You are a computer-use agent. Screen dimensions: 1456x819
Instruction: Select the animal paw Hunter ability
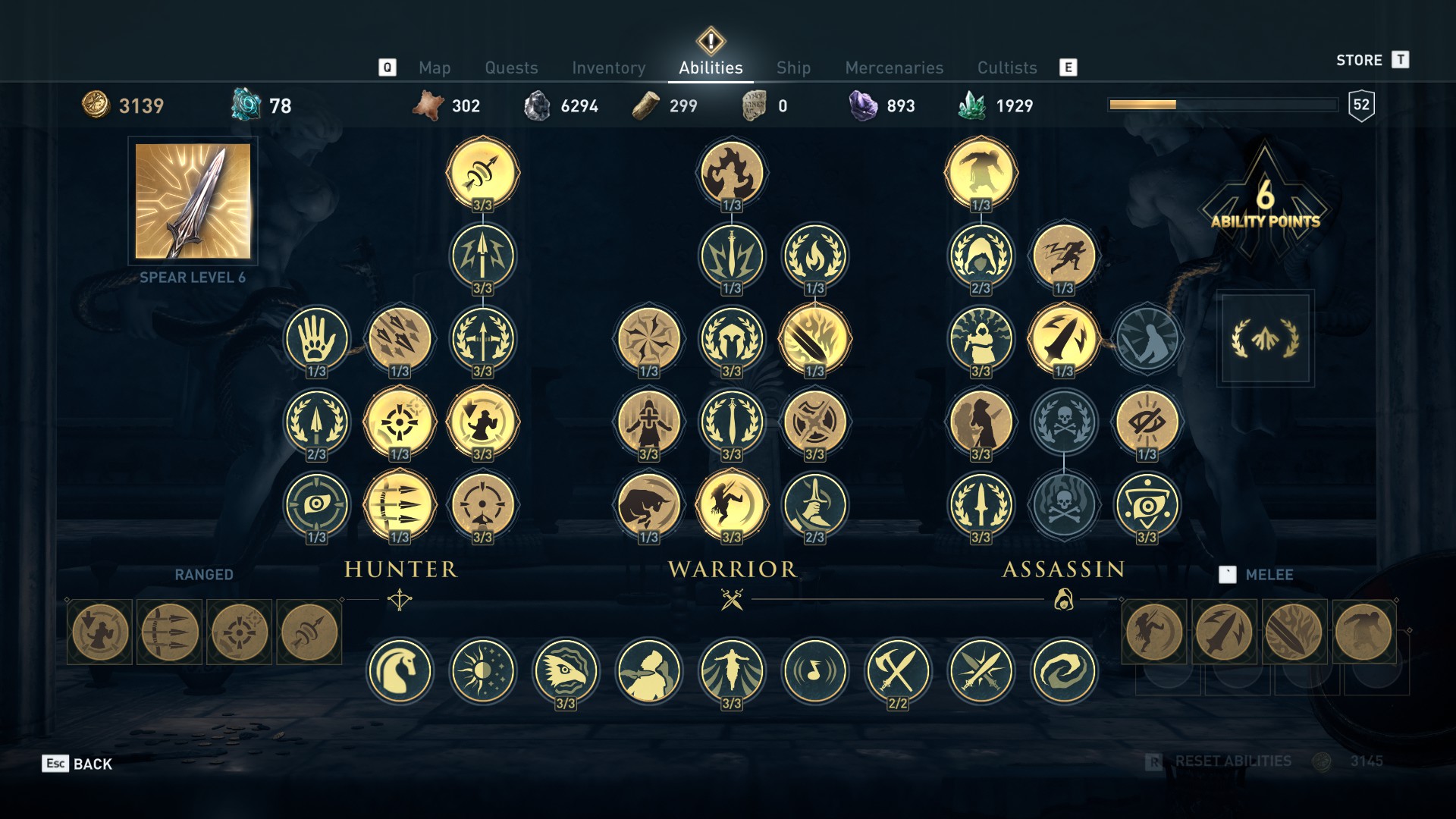[x=316, y=338]
